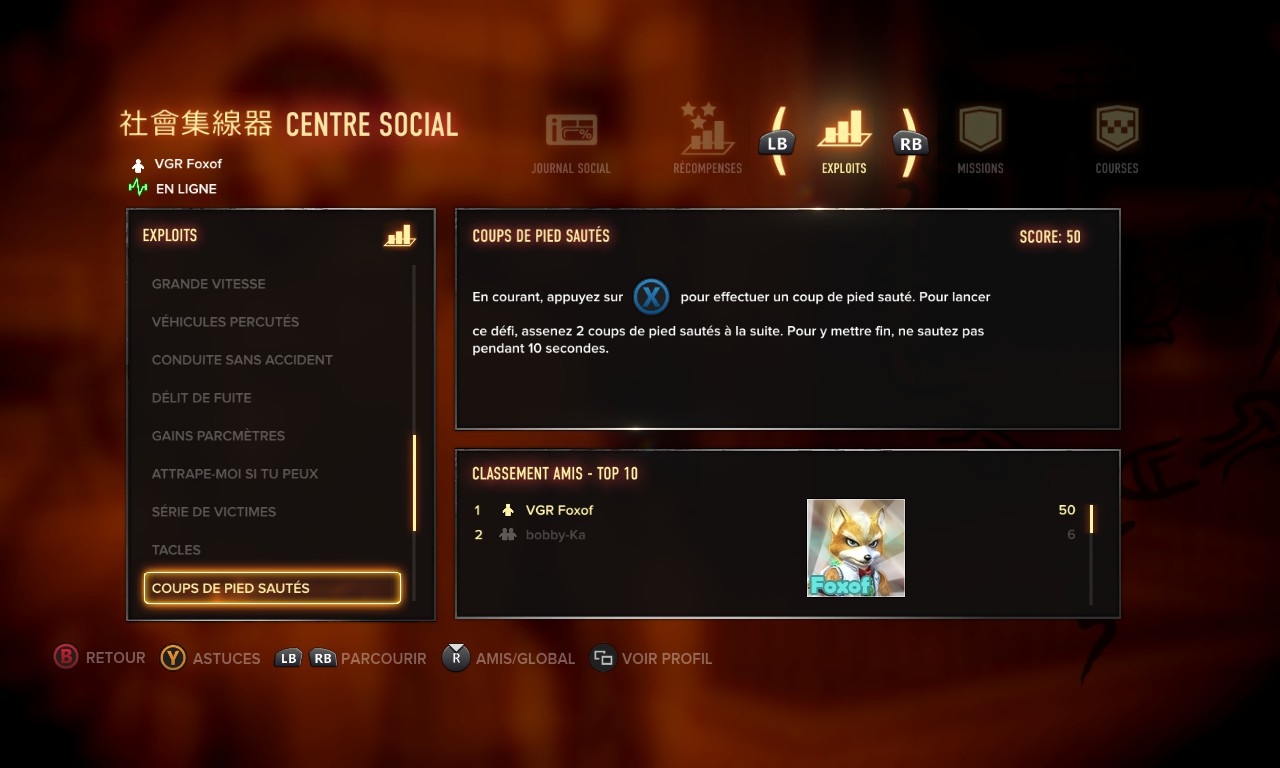1280x768 pixels.
Task: Select the Grande Vitesse exploit
Action: click(209, 284)
